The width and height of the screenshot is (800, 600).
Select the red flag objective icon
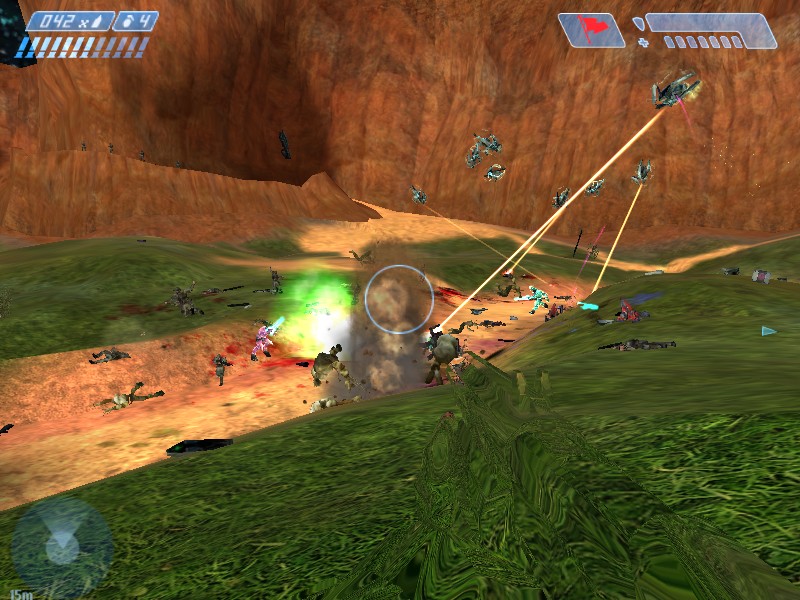point(590,29)
